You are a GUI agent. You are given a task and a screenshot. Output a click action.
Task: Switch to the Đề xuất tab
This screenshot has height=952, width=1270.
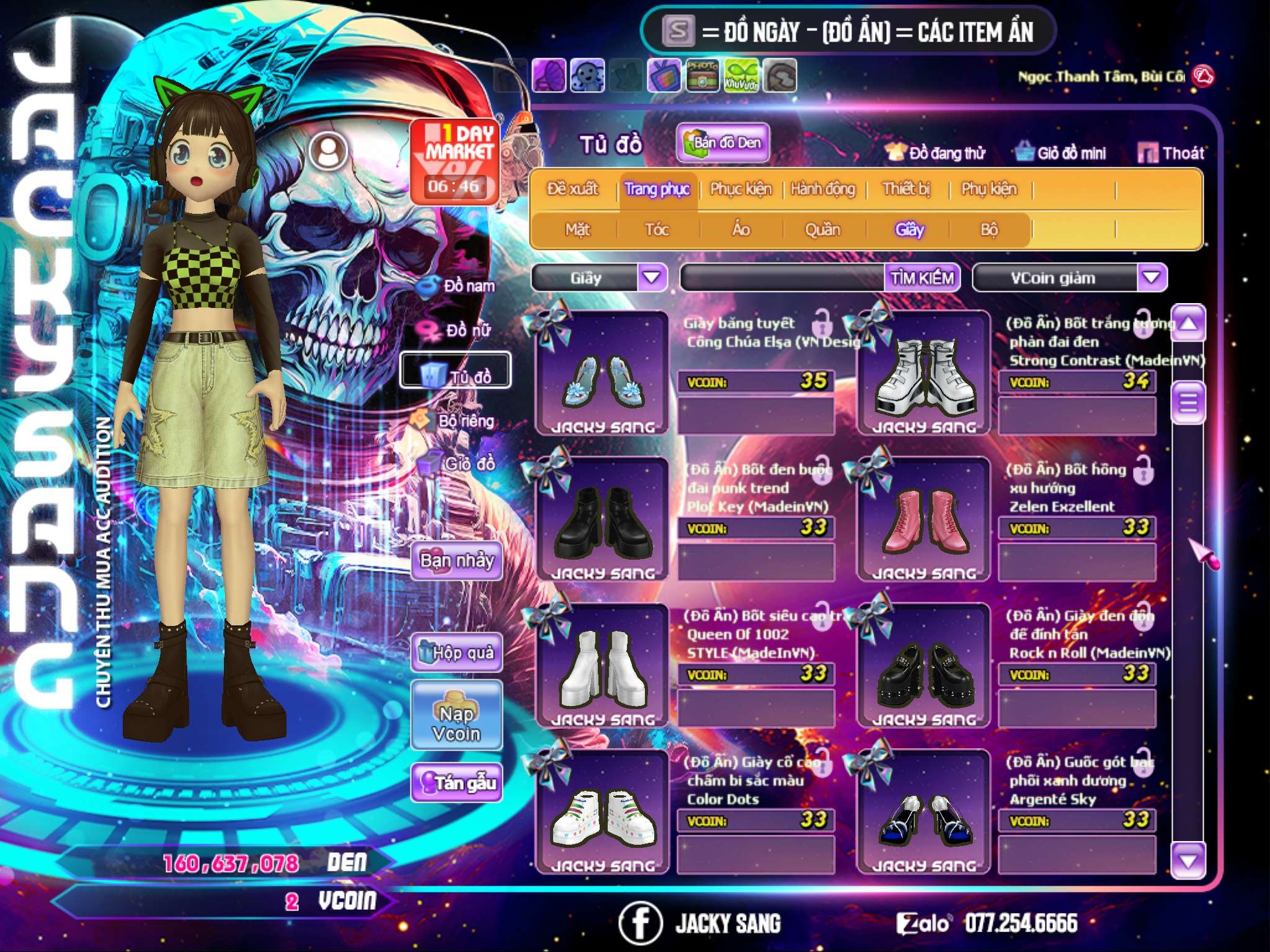coord(572,189)
